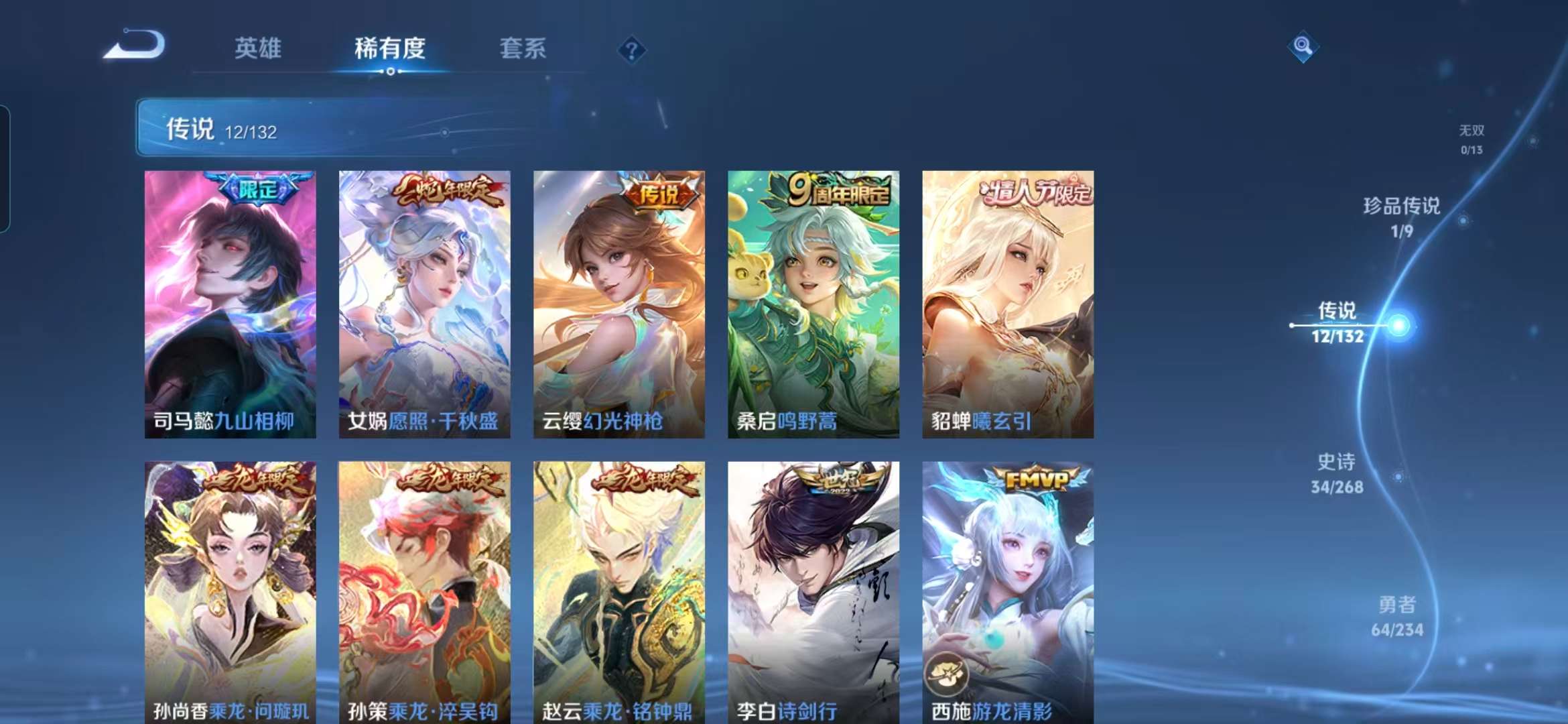The image size is (1568, 724).
Task: Switch to the 英雄 tab
Action: click(x=258, y=49)
